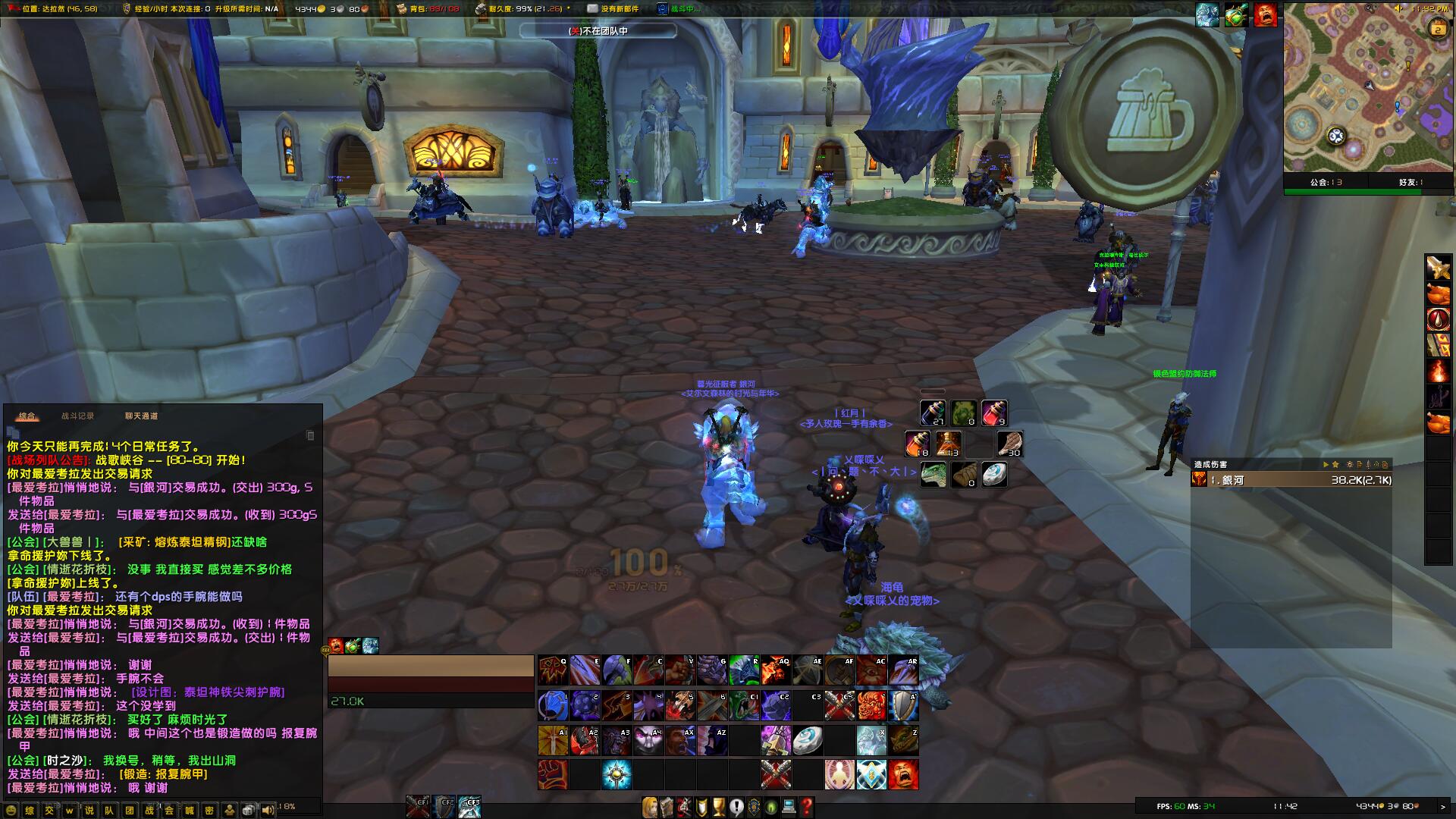
Task: Click the green potion buff icon
Action: coord(1236,15)
